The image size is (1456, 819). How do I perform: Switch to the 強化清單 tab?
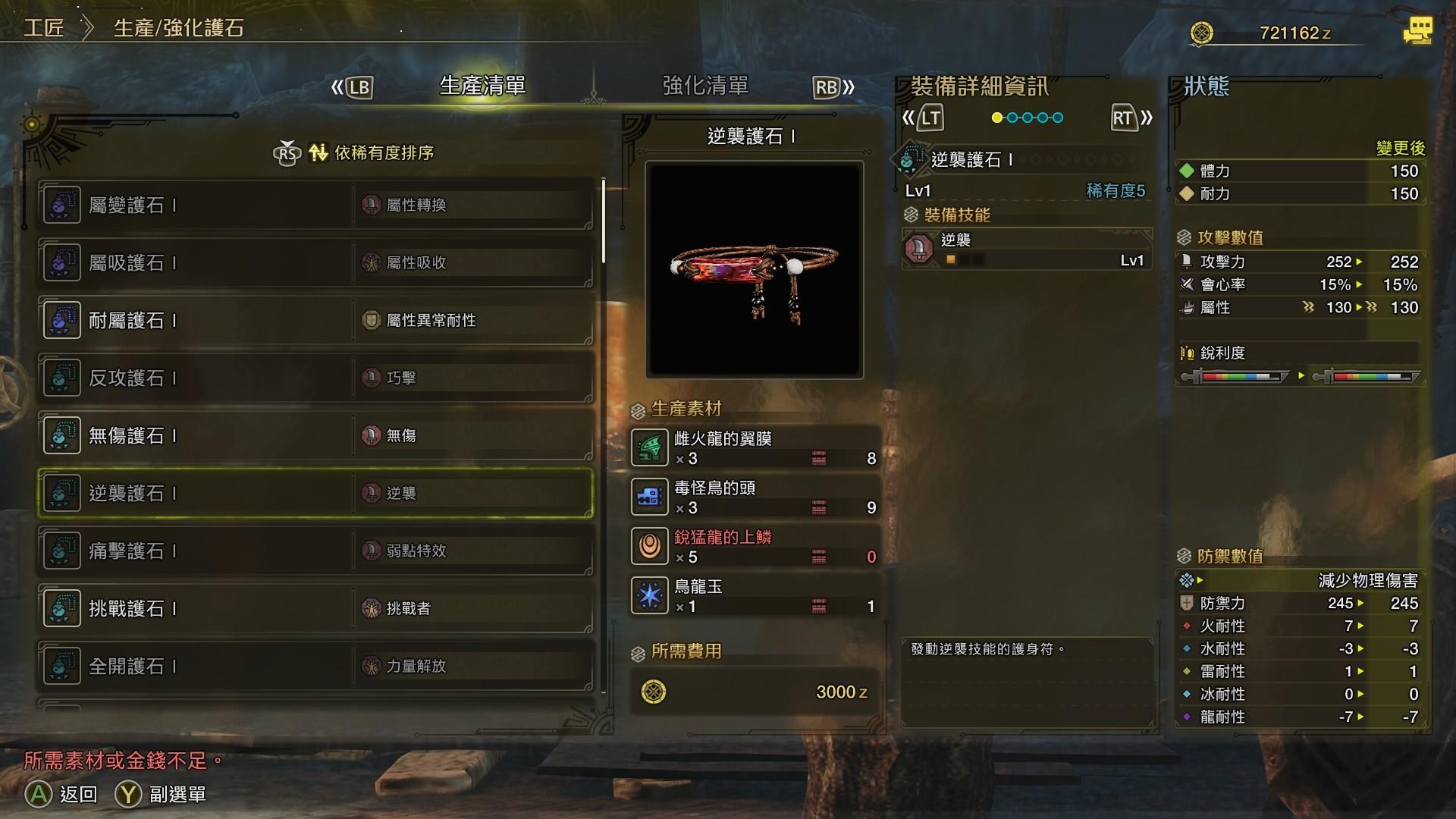tap(704, 86)
